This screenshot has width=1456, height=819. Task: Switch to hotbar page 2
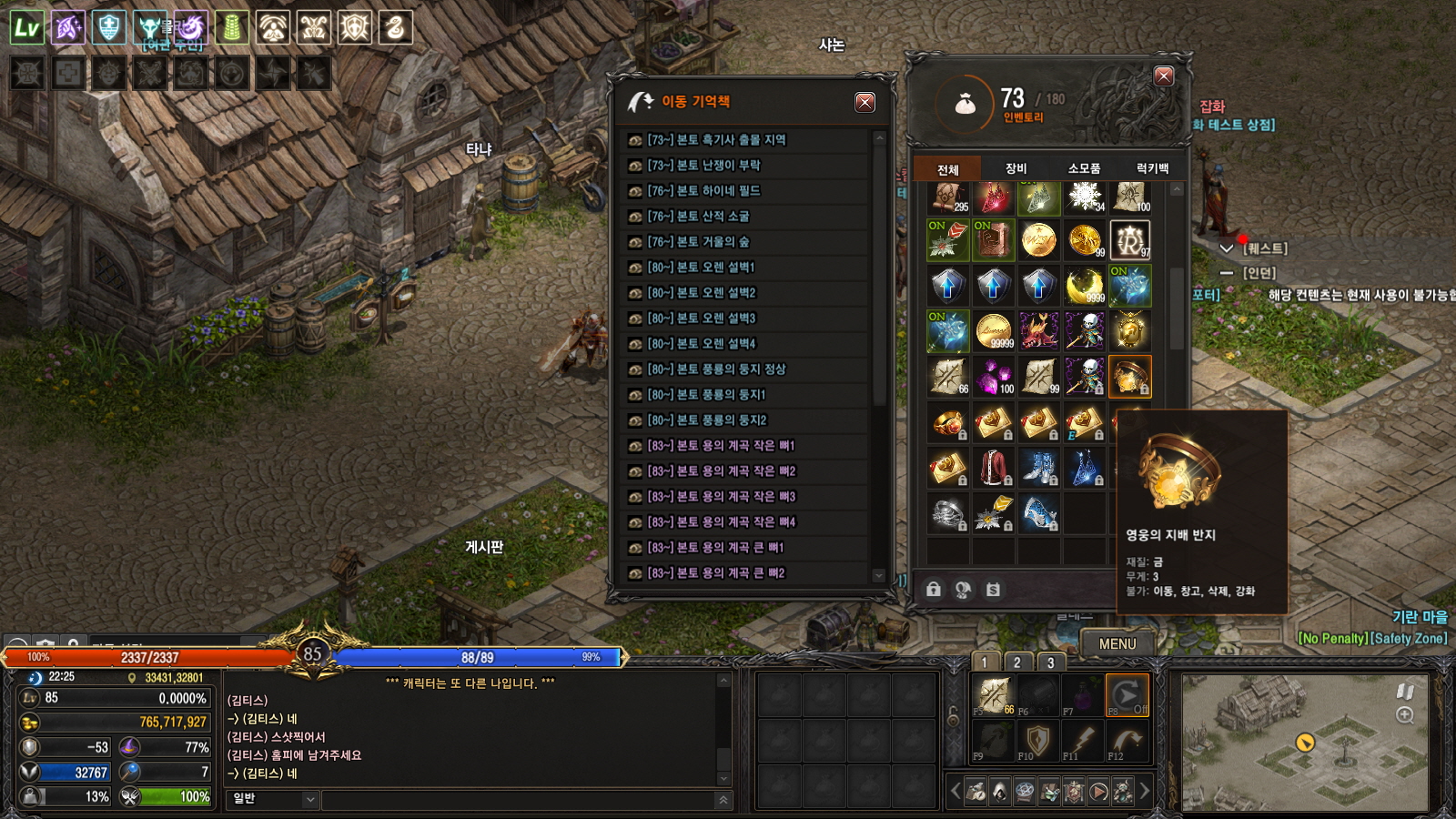click(x=1017, y=662)
